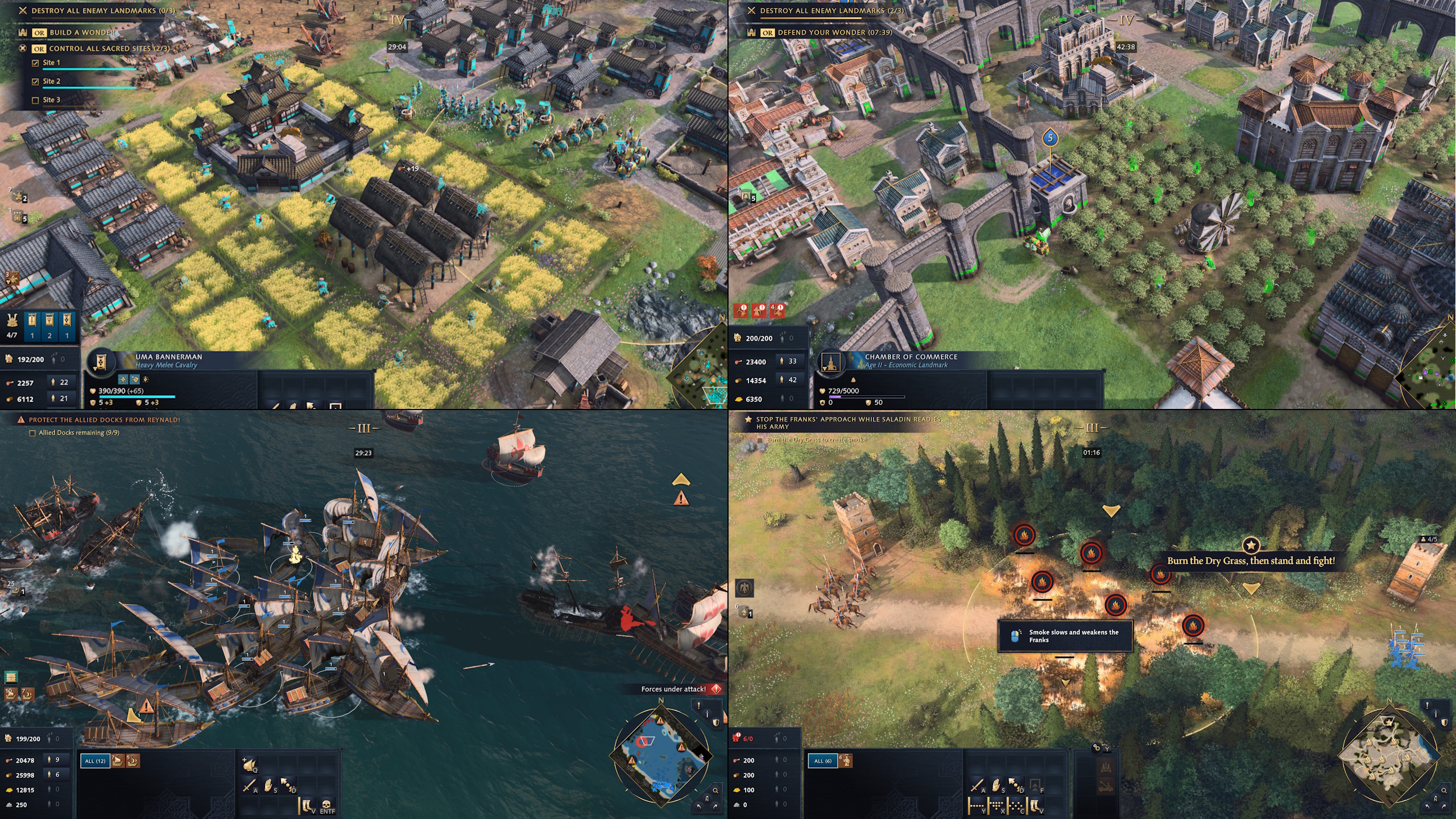Open the blue sea battle minimap
Image resolution: width=1456 pixels, height=819 pixels.
[x=661, y=754]
